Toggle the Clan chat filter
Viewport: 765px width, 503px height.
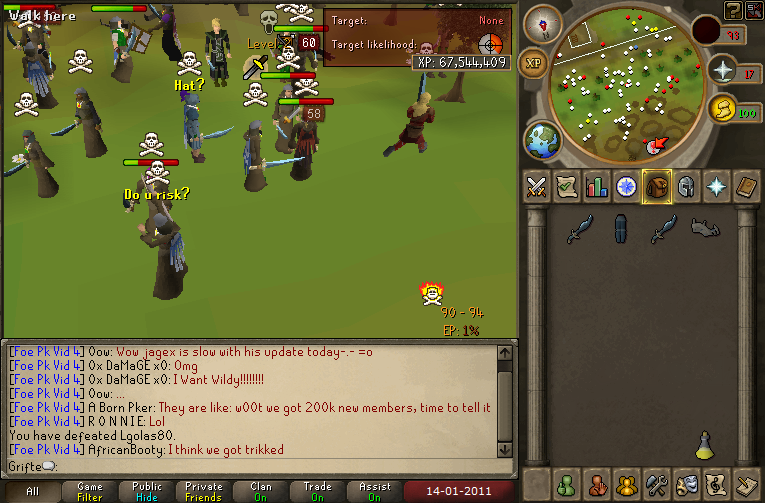261,492
